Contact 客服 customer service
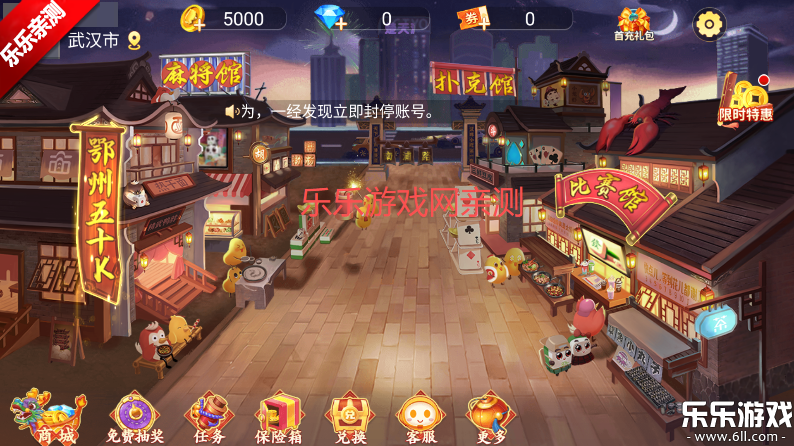Image resolution: width=794 pixels, height=446 pixels. pyautogui.click(x=418, y=416)
